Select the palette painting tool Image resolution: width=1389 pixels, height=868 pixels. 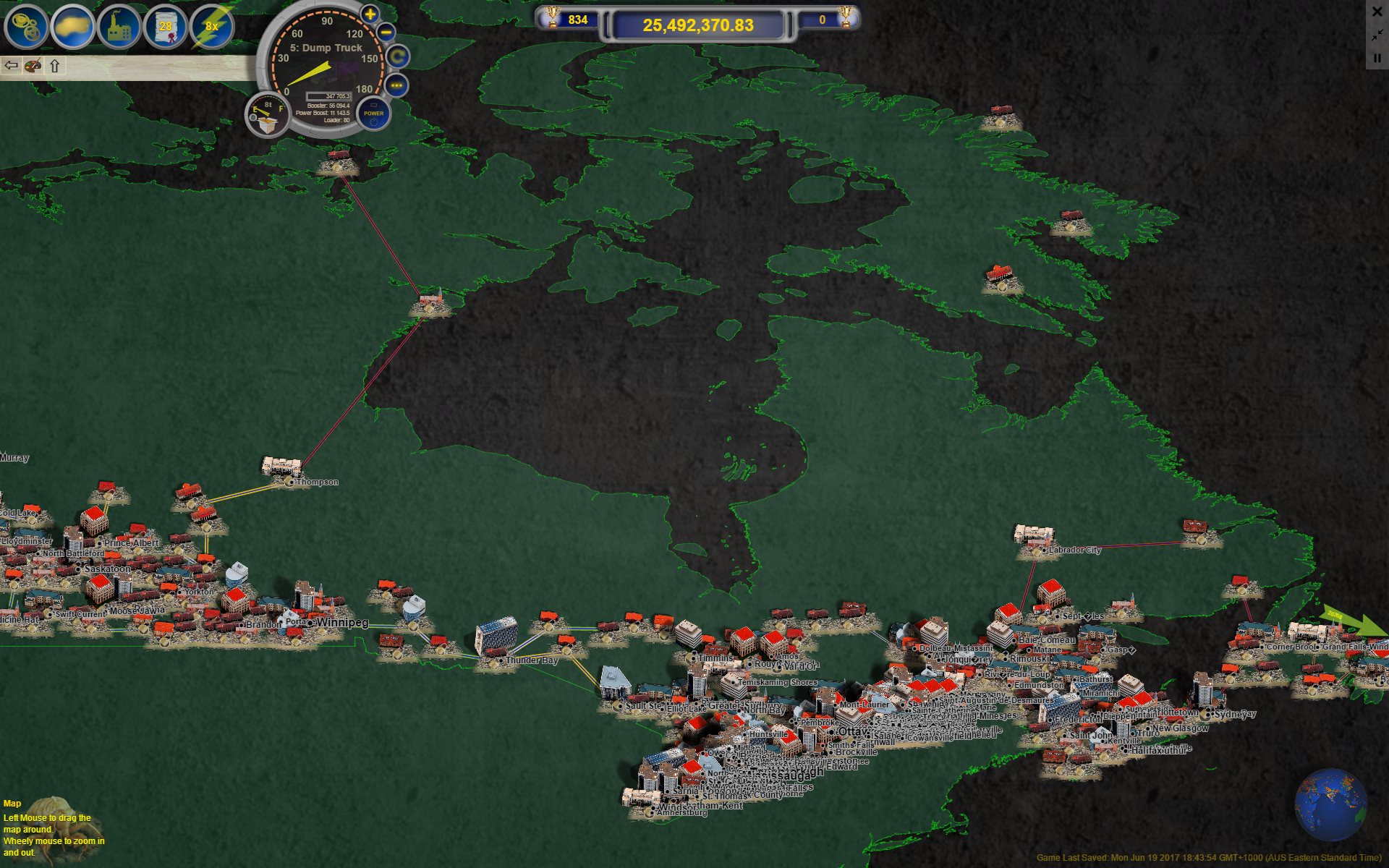32,66
